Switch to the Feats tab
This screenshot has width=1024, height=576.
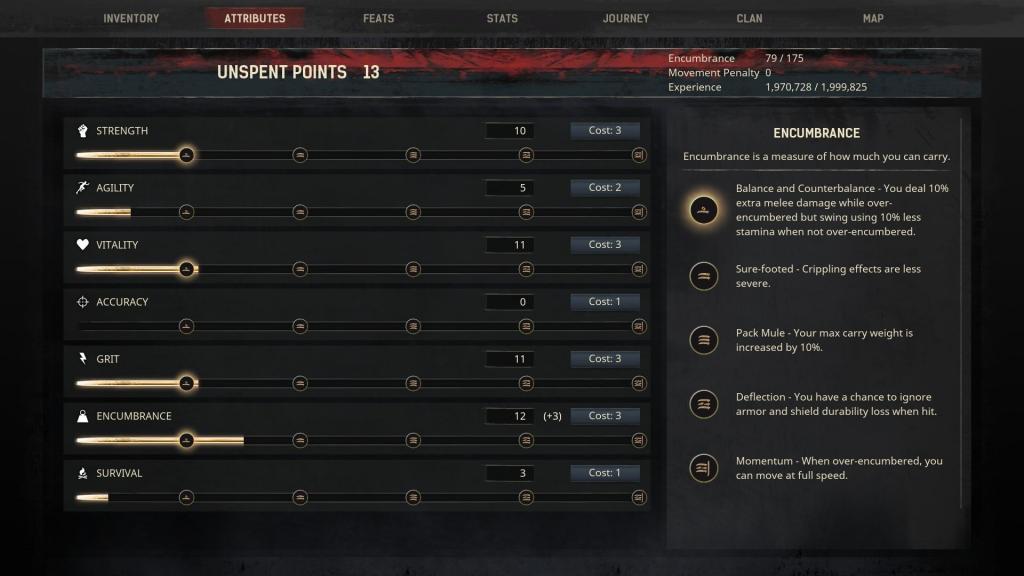(x=378, y=18)
